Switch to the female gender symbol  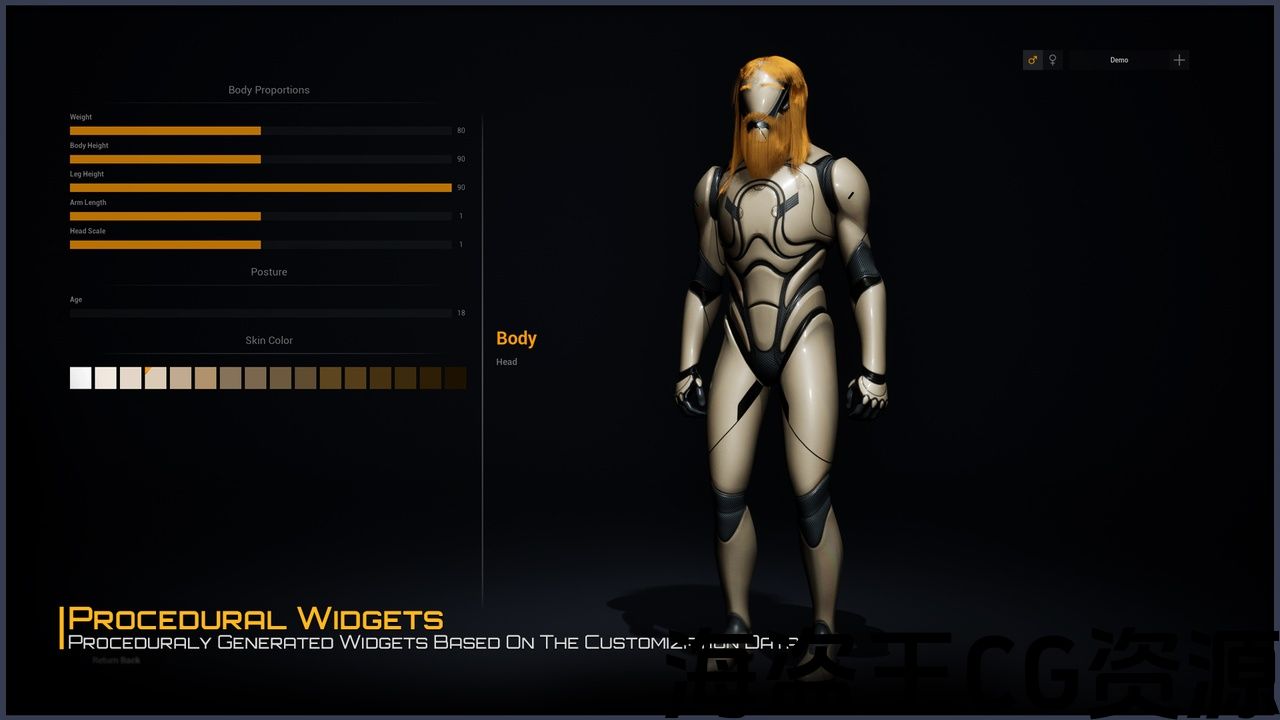pyautogui.click(x=1053, y=60)
